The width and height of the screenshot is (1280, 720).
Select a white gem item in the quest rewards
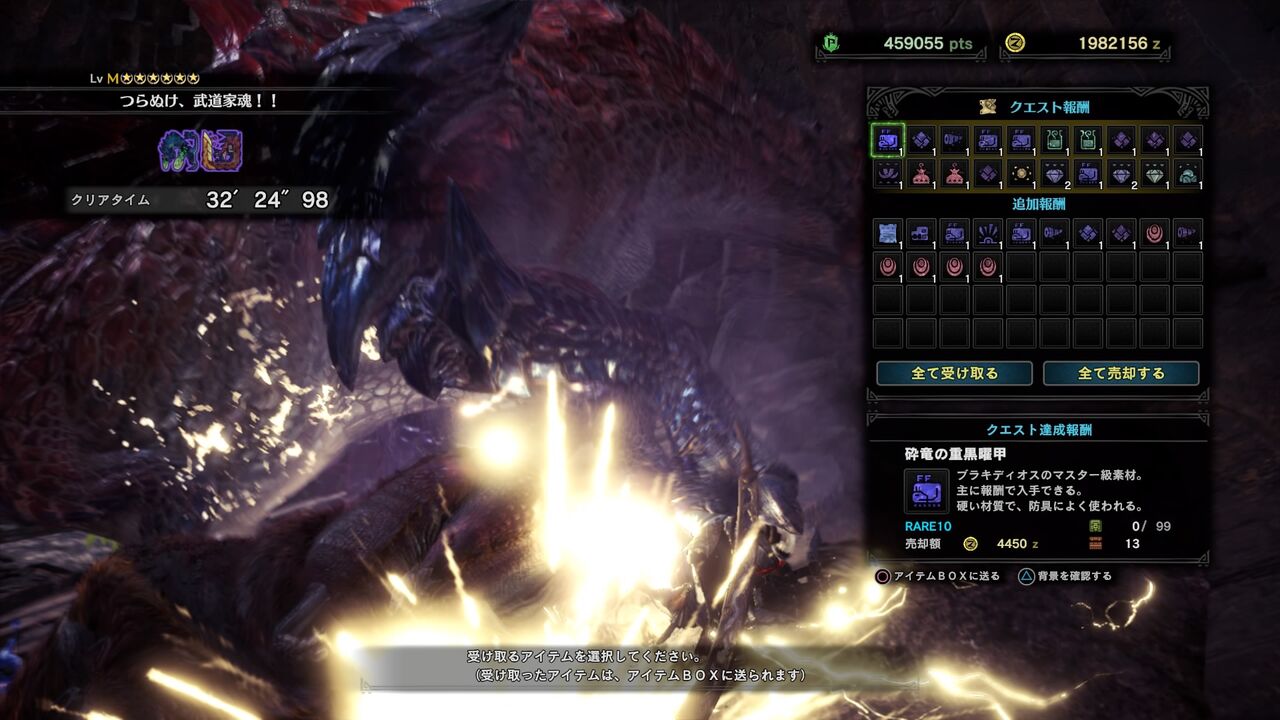tap(1155, 176)
